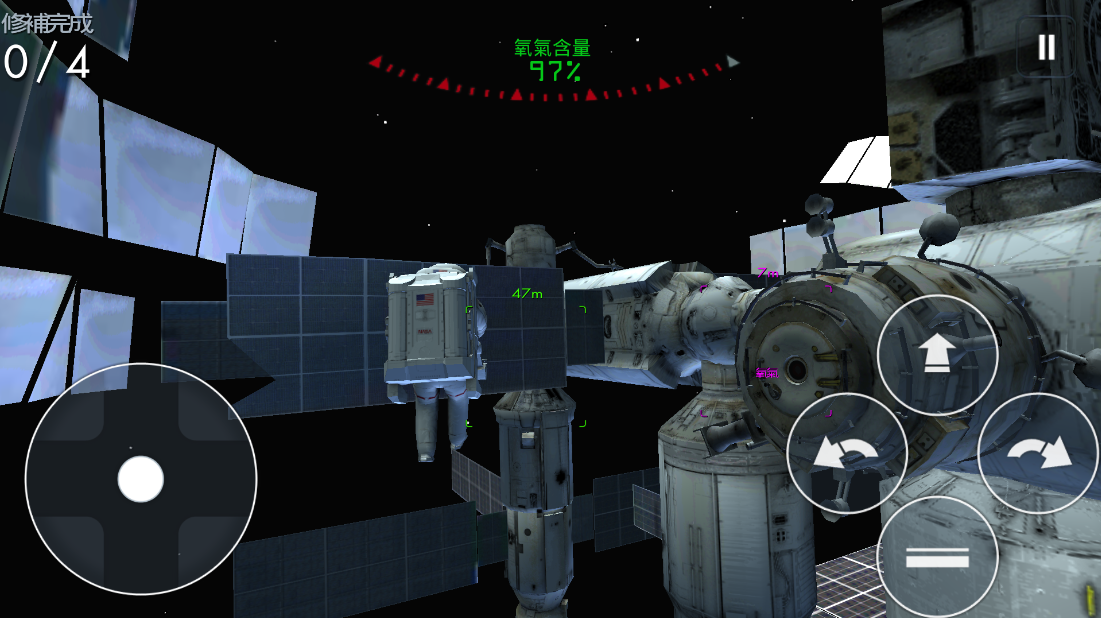Activate the rotate right arrow button

click(1037, 453)
